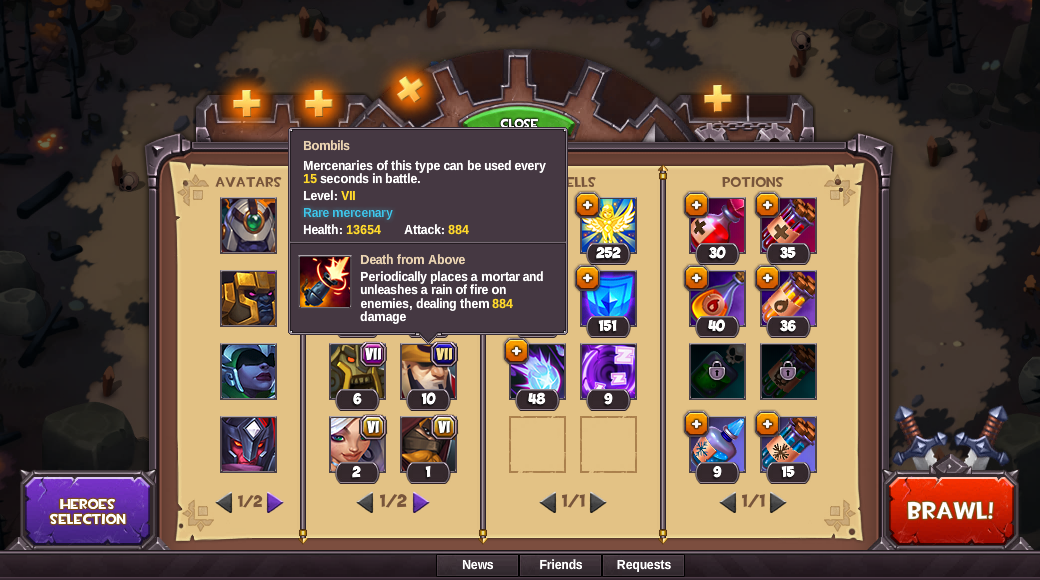1040x580 pixels.
Task: Select the blue shield spell with count 151
Action: tap(608, 298)
